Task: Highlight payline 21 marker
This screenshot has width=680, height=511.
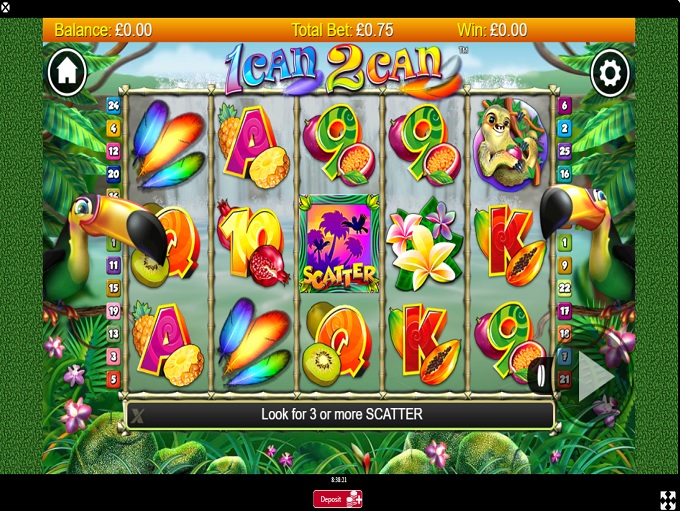Action: coord(565,379)
